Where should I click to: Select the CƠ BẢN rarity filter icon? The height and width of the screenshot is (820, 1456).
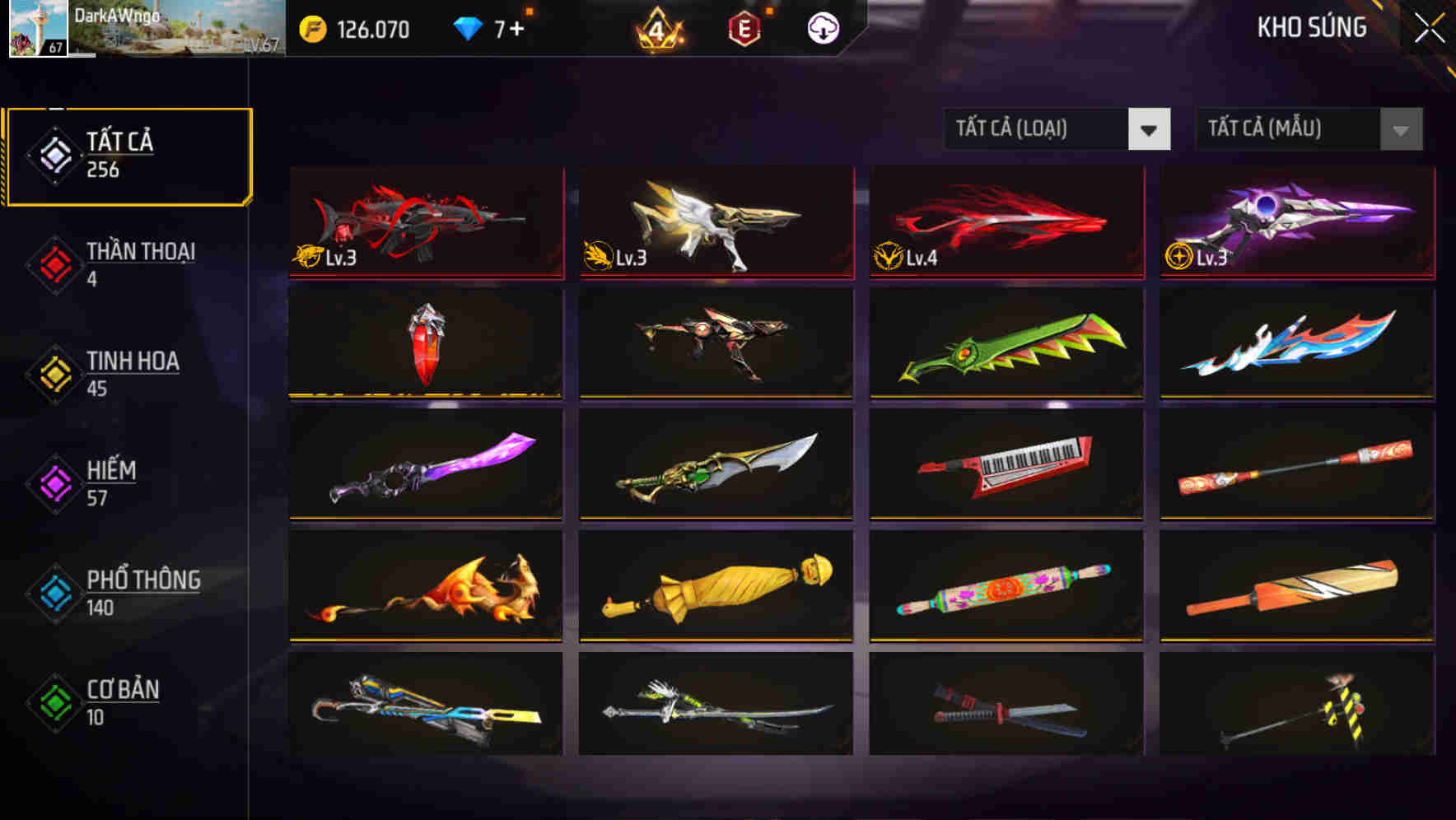pos(54,702)
